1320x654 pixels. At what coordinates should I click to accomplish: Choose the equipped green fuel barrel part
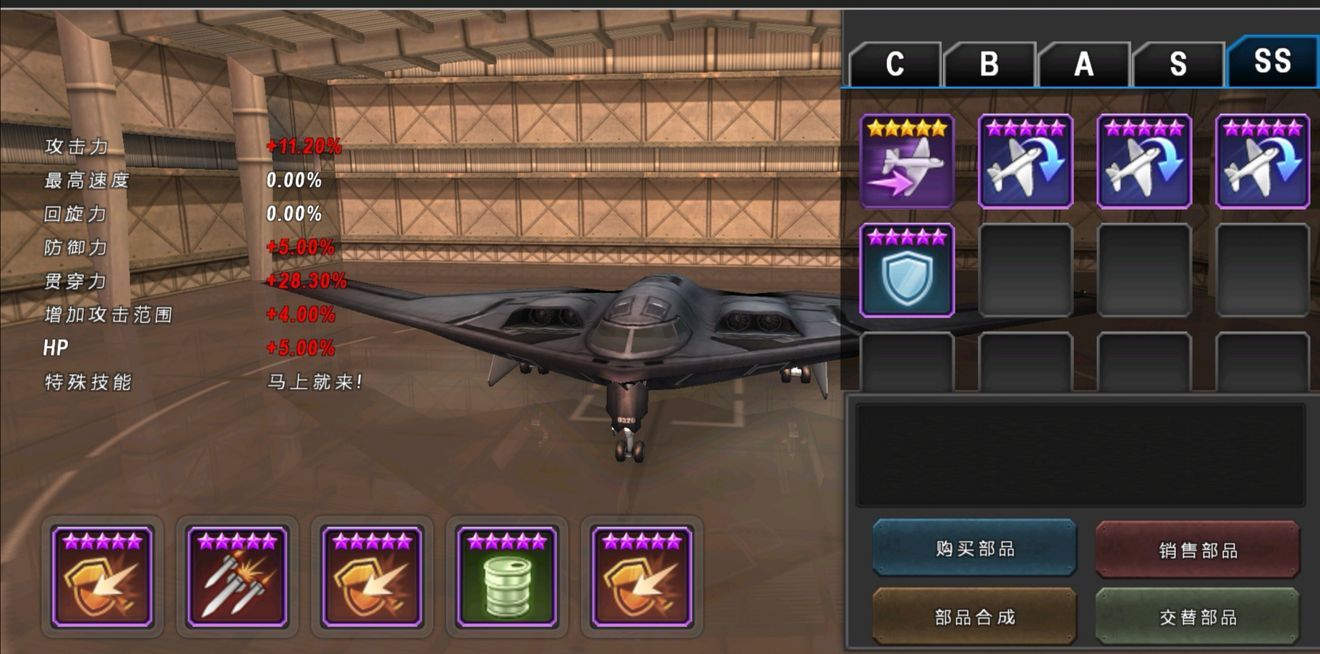507,577
